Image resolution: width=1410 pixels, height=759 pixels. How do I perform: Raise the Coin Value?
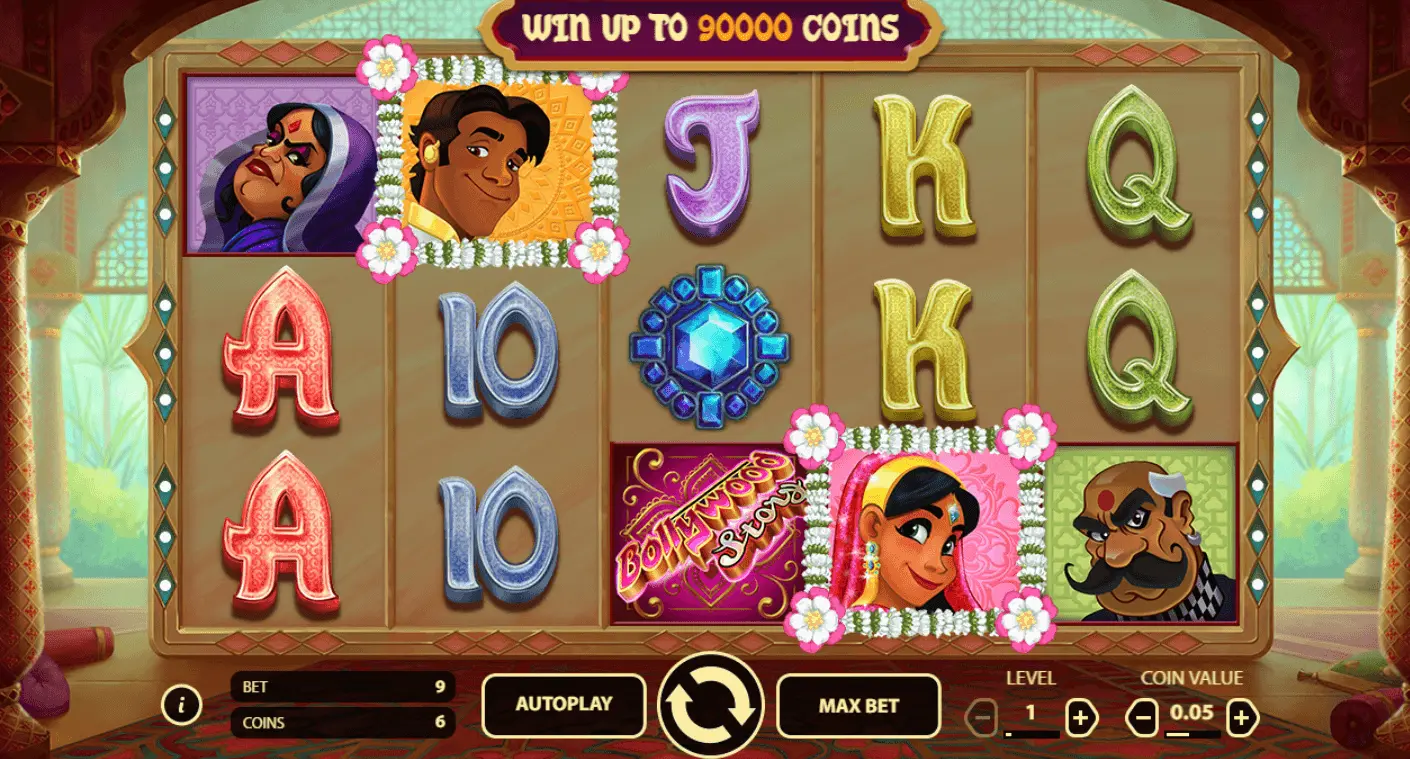coord(1242,717)
